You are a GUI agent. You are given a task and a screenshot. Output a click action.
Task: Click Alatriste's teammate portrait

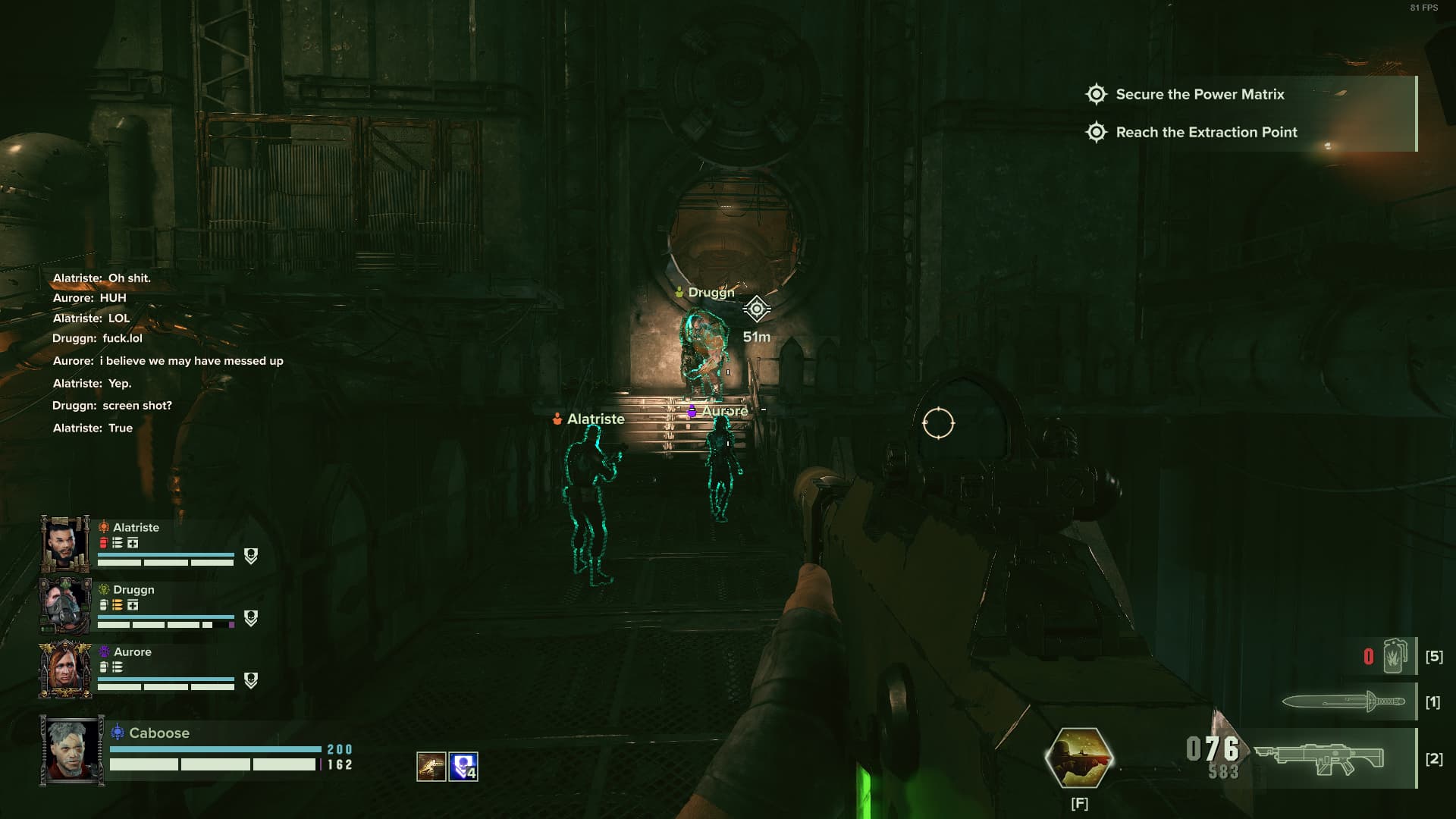[65, 544]
